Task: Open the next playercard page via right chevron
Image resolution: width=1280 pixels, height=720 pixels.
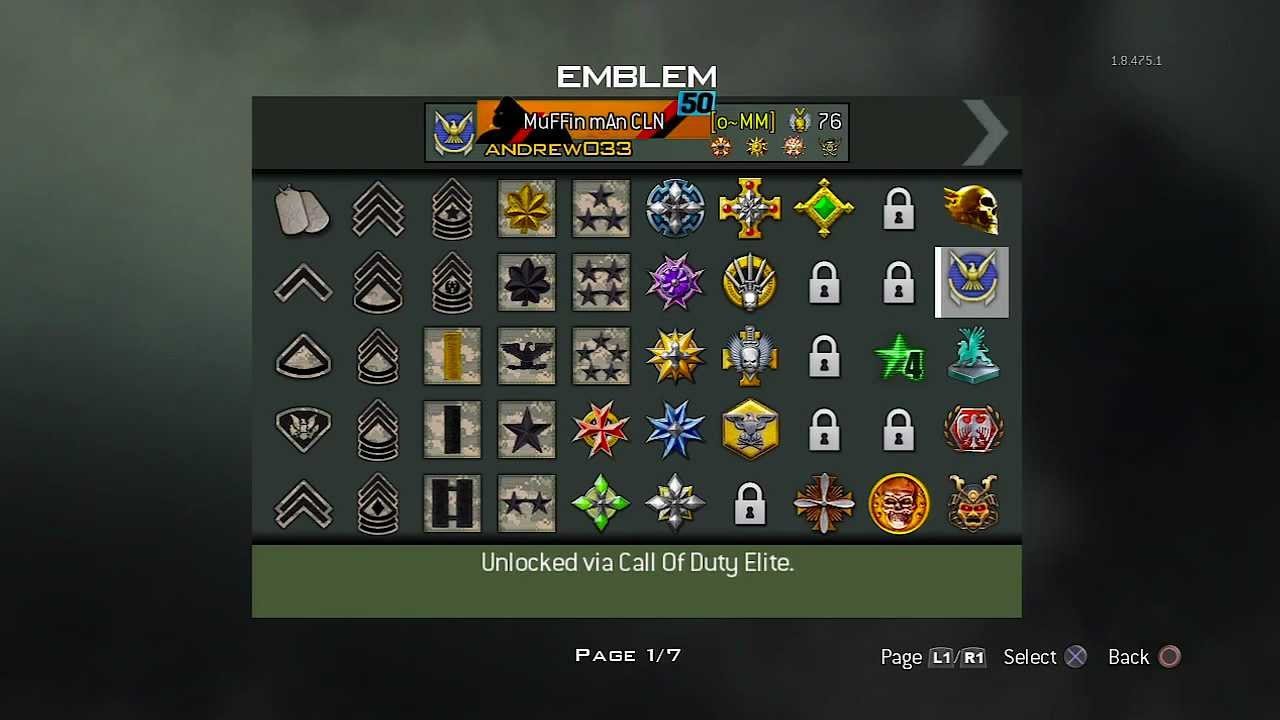Action: [x=985, y=133]
